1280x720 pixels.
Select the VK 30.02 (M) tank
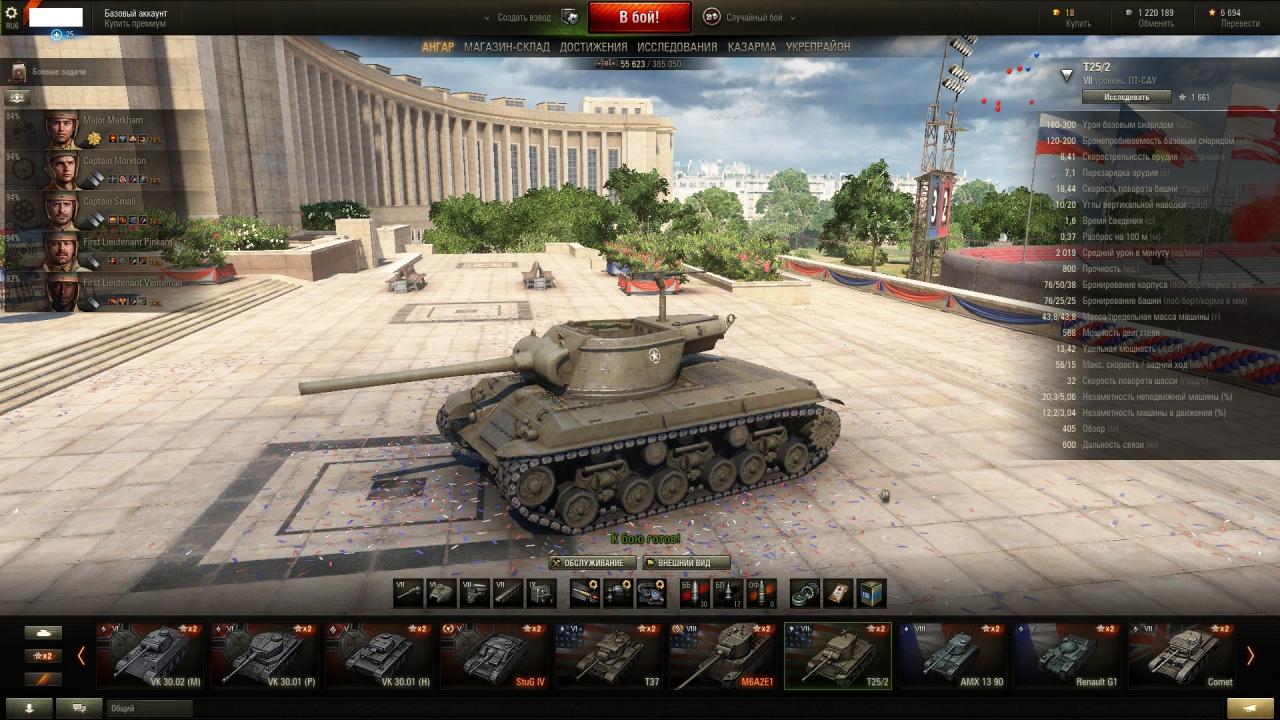(x=150, y=656)
